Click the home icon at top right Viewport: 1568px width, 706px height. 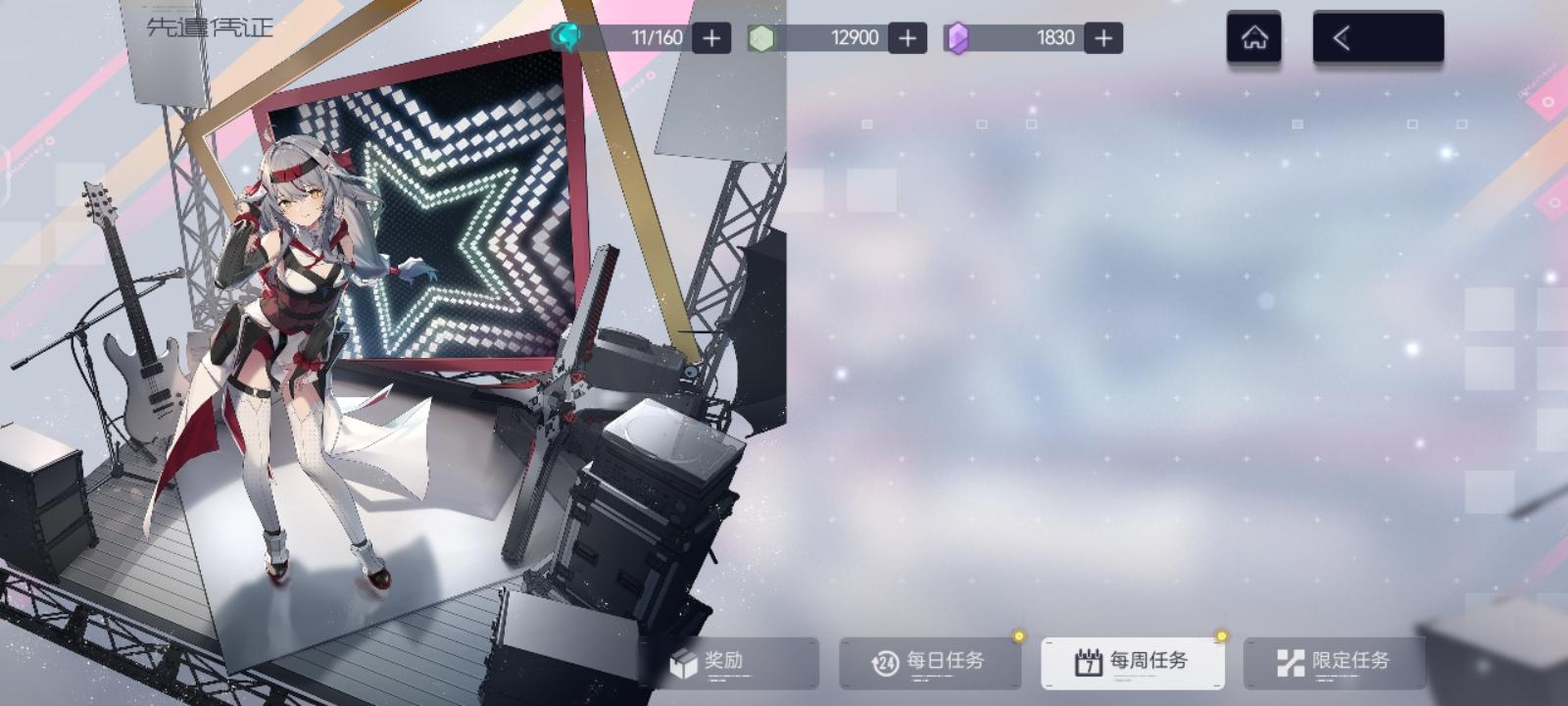pos(1253,37)
